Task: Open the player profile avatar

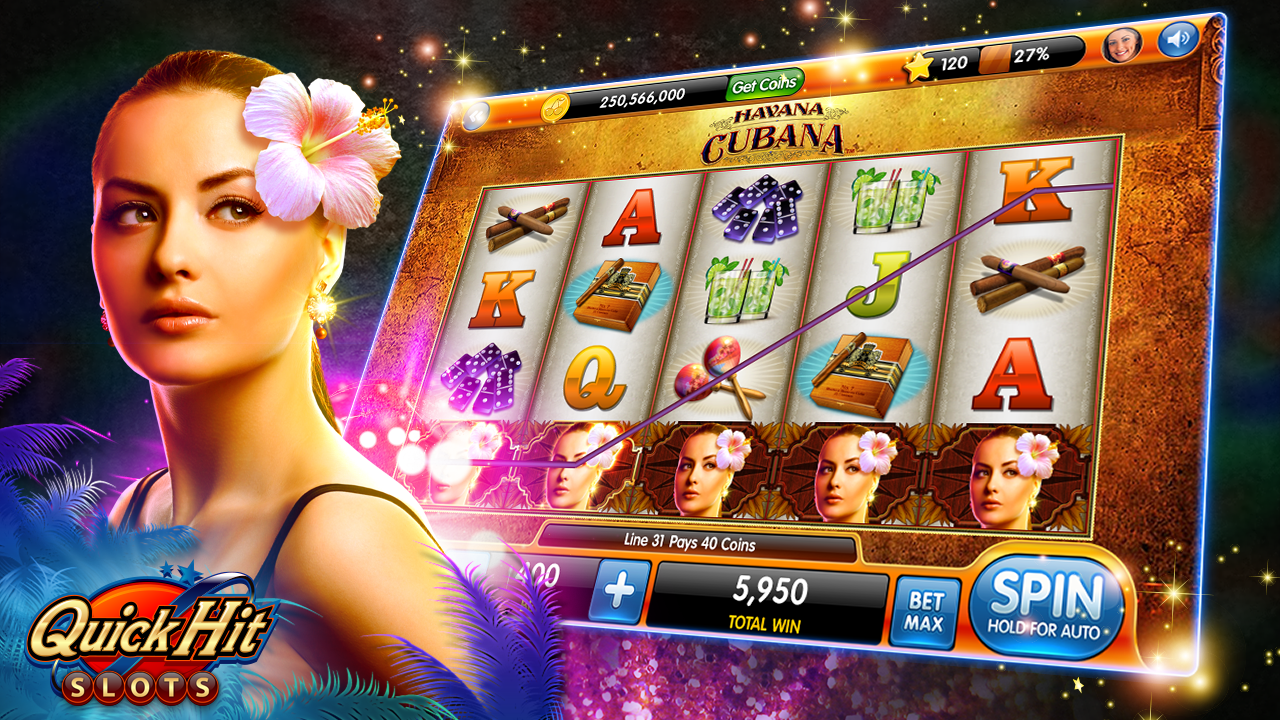Action: tap(1121, 46)
